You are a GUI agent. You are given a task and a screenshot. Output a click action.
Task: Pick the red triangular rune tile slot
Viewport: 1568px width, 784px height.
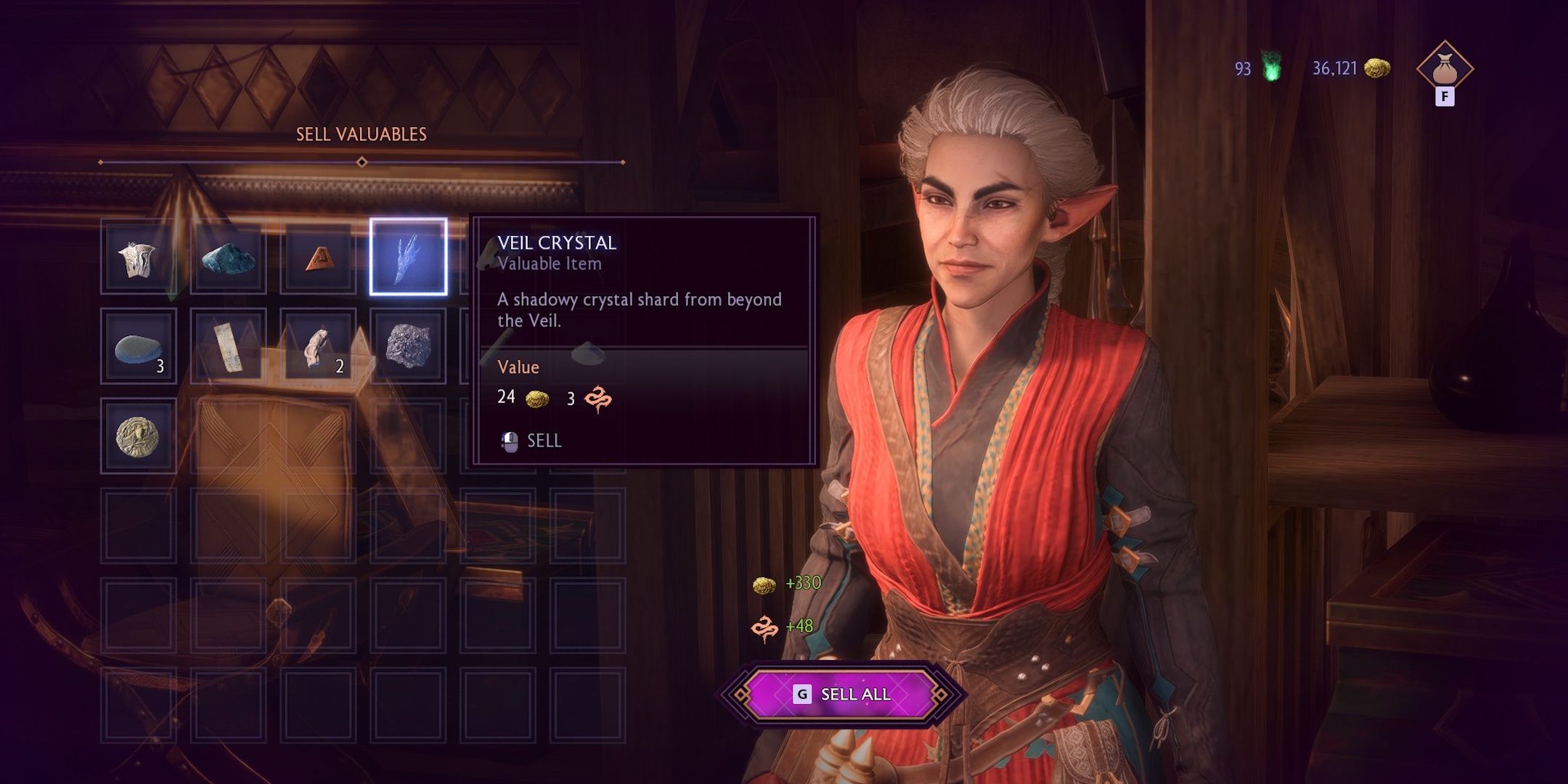click(x=318, y=257)
